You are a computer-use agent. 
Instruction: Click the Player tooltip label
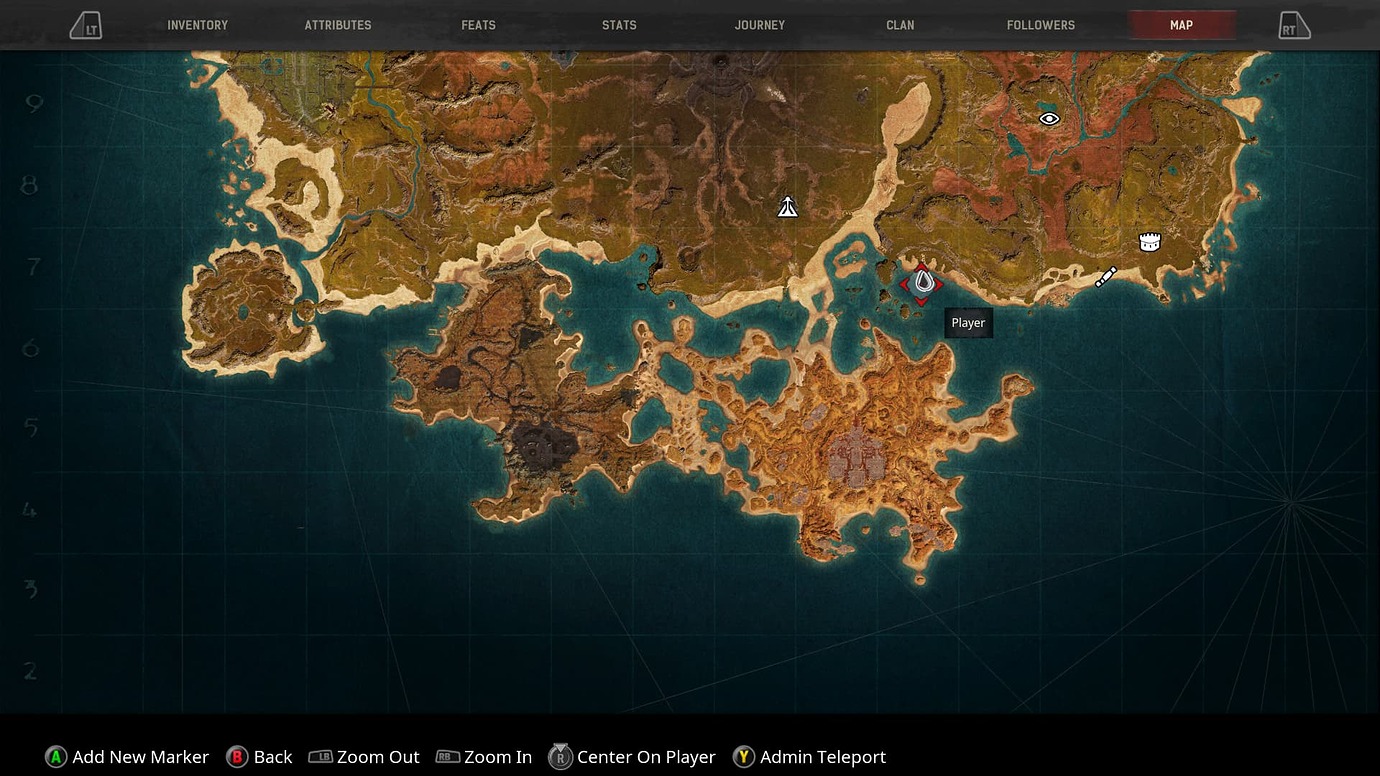[967, 322]
